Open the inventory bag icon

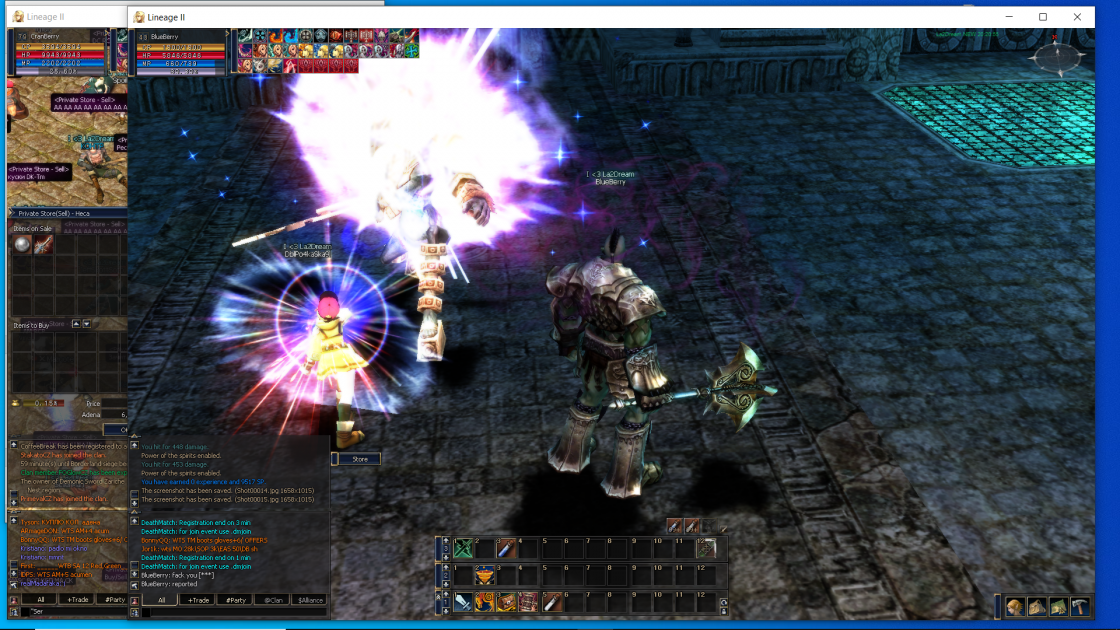tap(1037, 607)
